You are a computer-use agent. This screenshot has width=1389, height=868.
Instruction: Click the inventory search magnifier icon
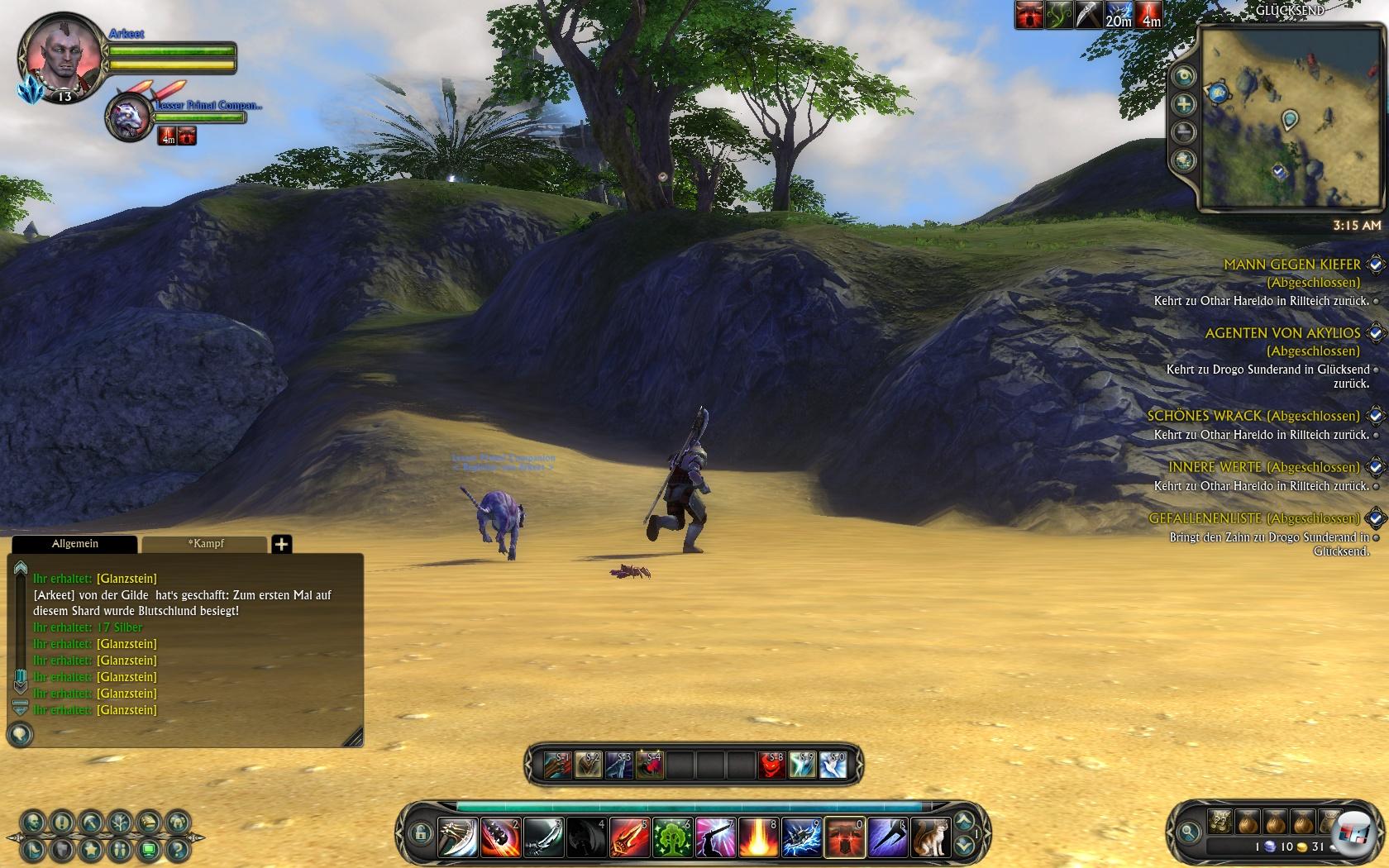pyautogui.click(x=1189, y=832)
